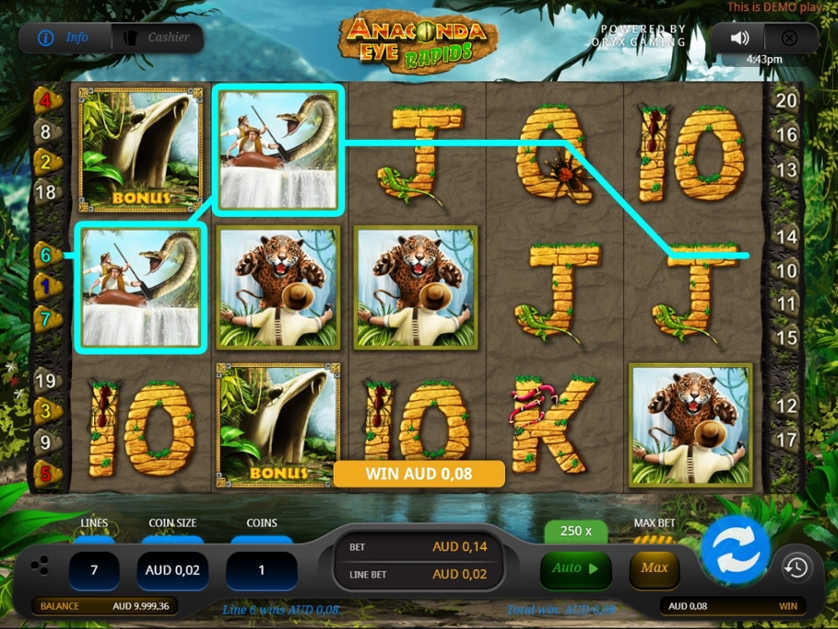The height and width of the screenshot is (629, 838).
Task: Close the game with the X button
Action: 789,38
